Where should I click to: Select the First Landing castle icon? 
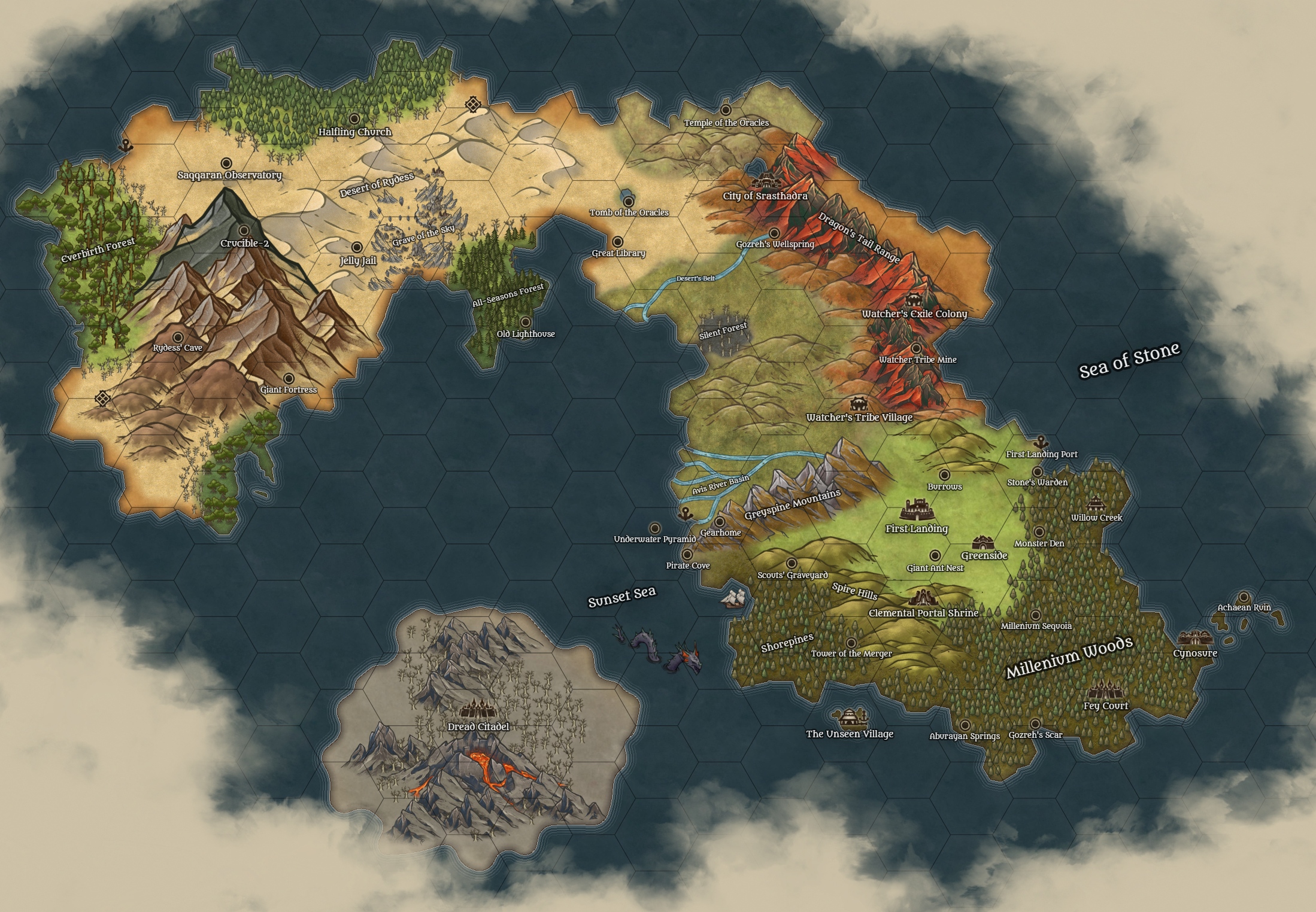tap(915, 510)
